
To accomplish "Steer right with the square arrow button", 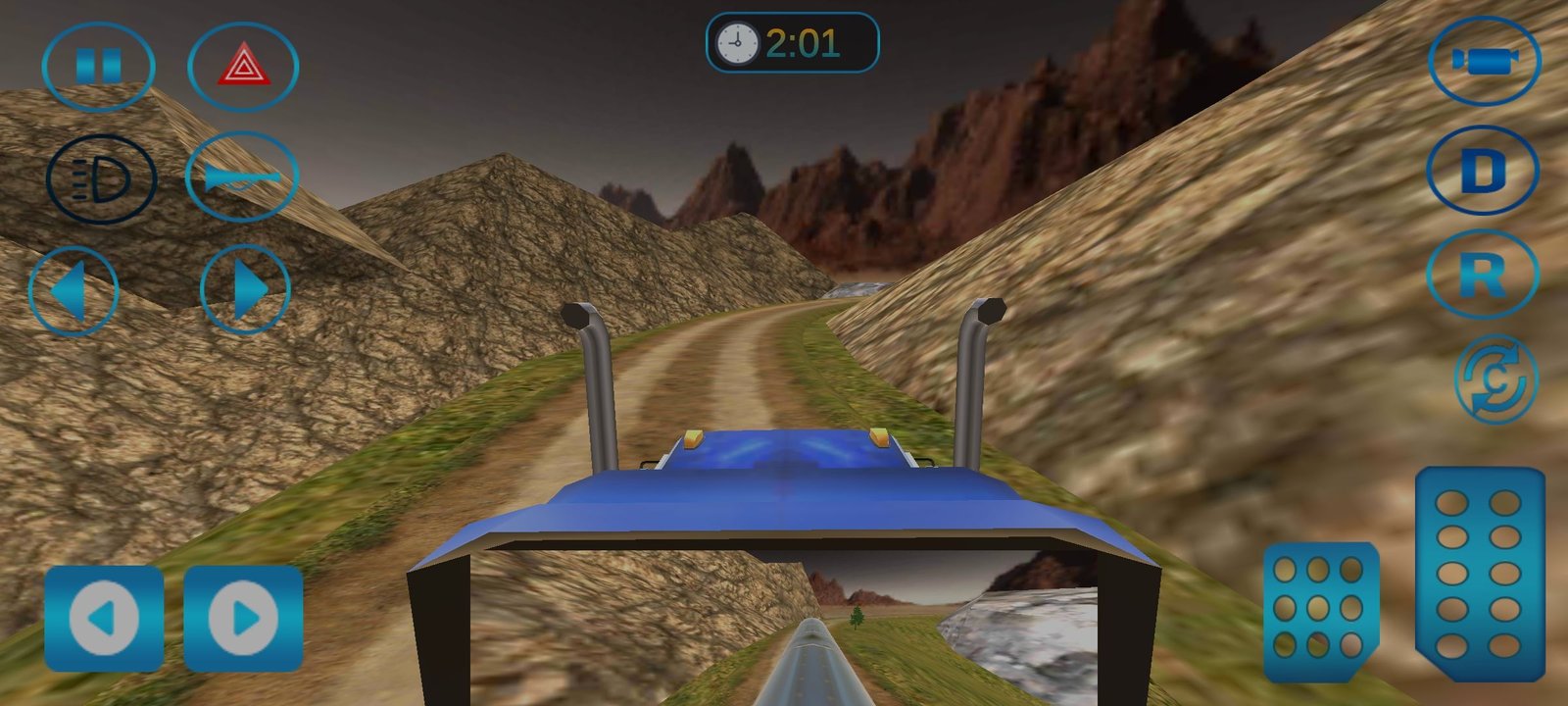I will tap(243, 618).
